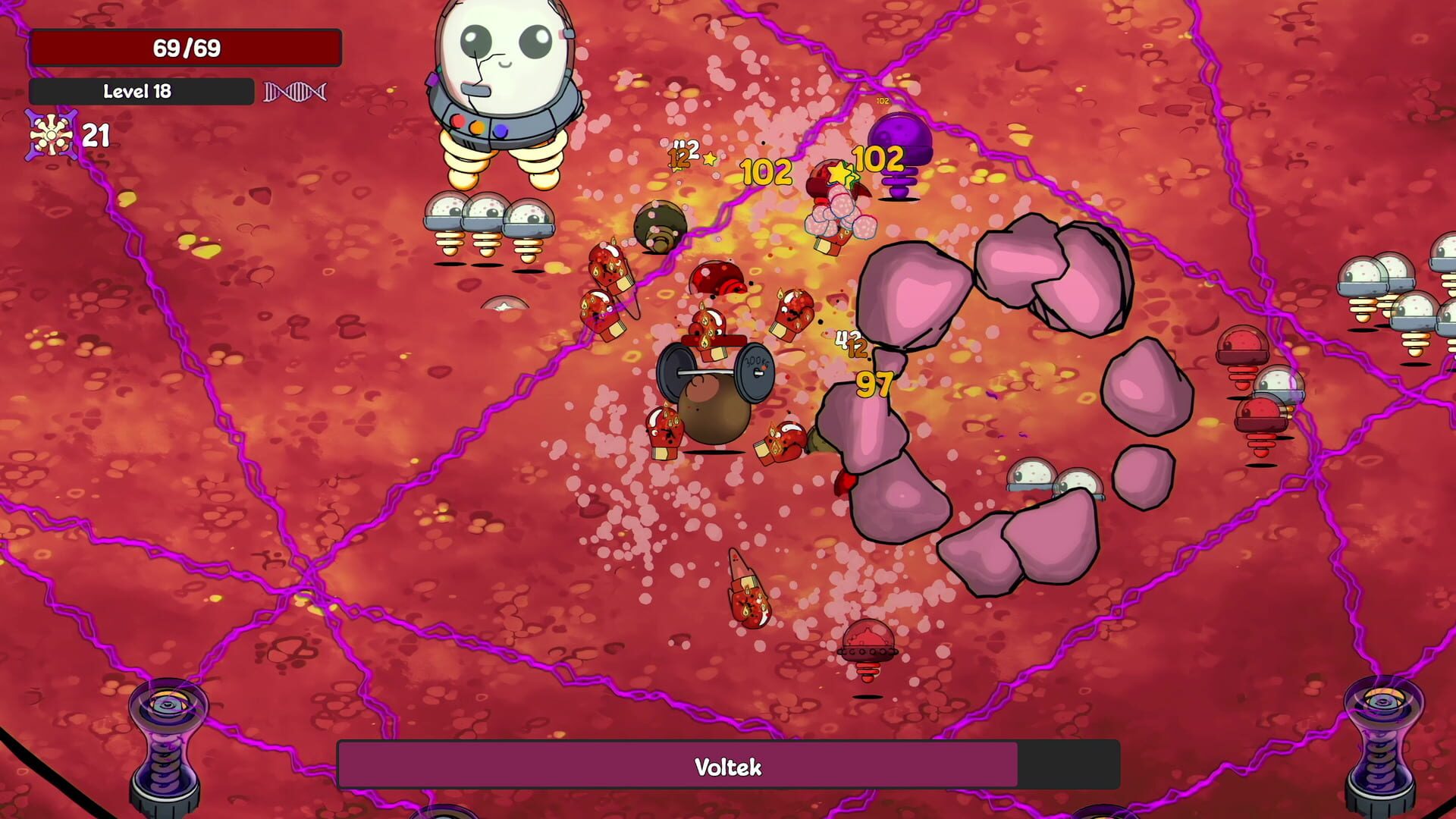Expand the Level 18 experience bar
The image size is (1456, 819).
coord(141,92)
